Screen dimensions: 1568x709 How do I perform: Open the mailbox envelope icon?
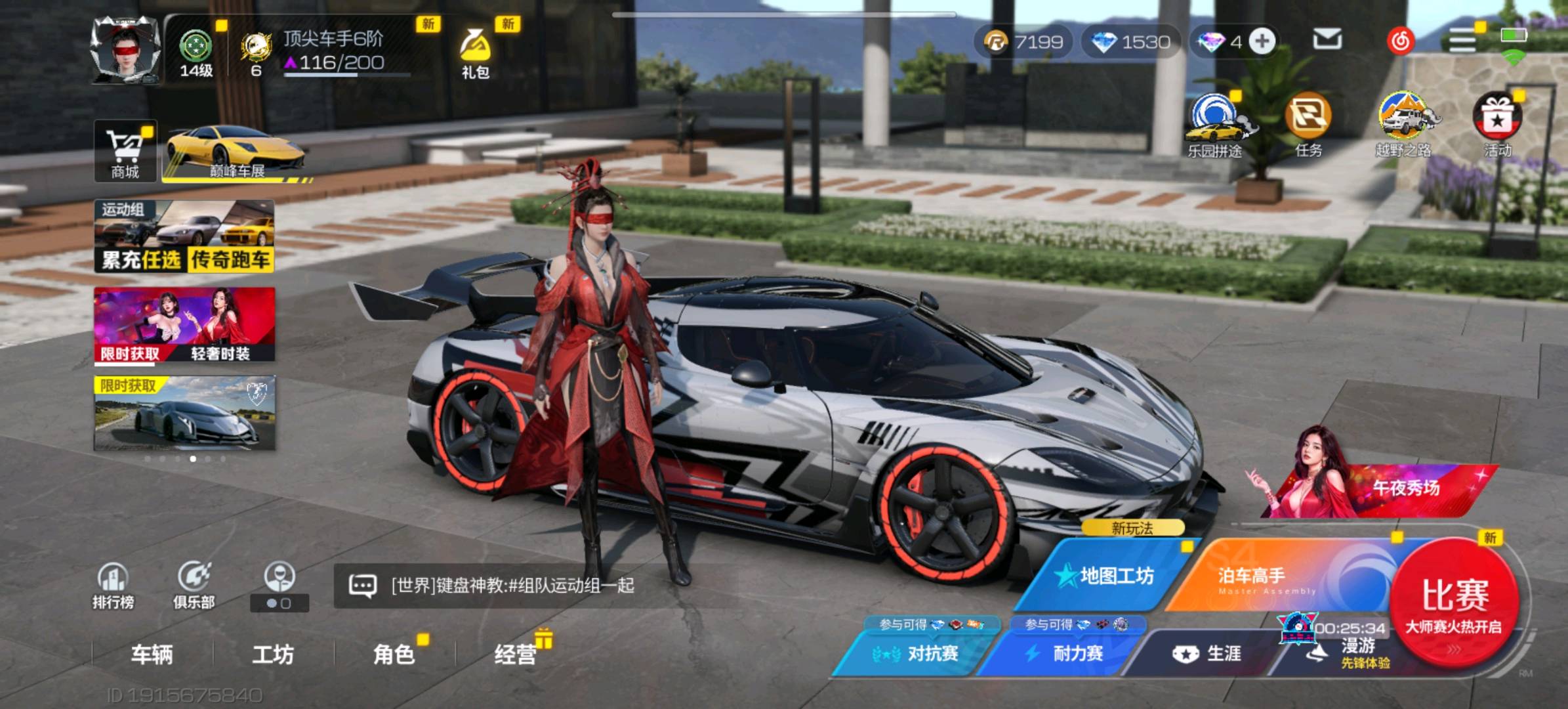coord(1327,41)
